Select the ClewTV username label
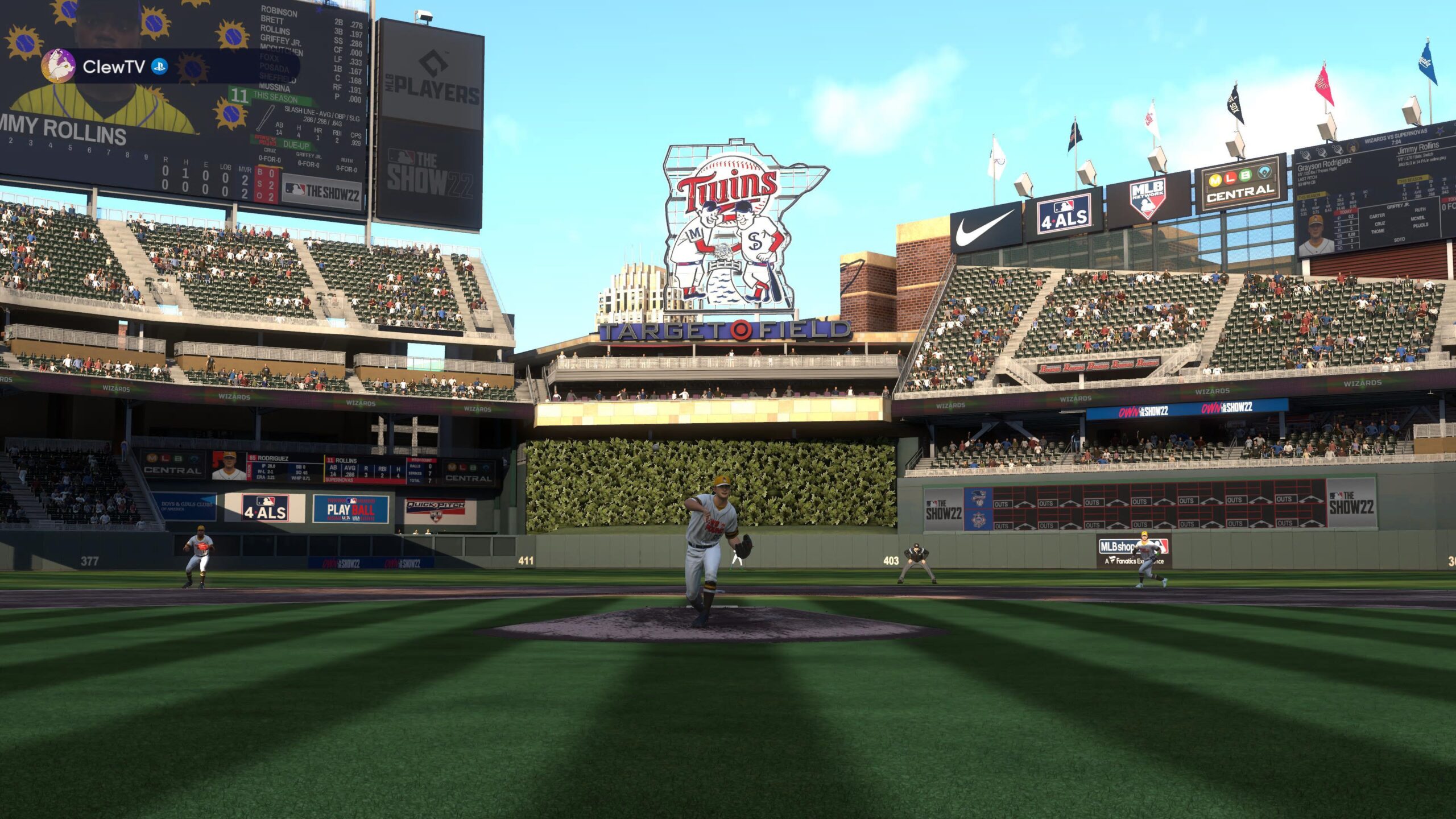The height and width of the screenshot is (819, 1456). point(114,67)
